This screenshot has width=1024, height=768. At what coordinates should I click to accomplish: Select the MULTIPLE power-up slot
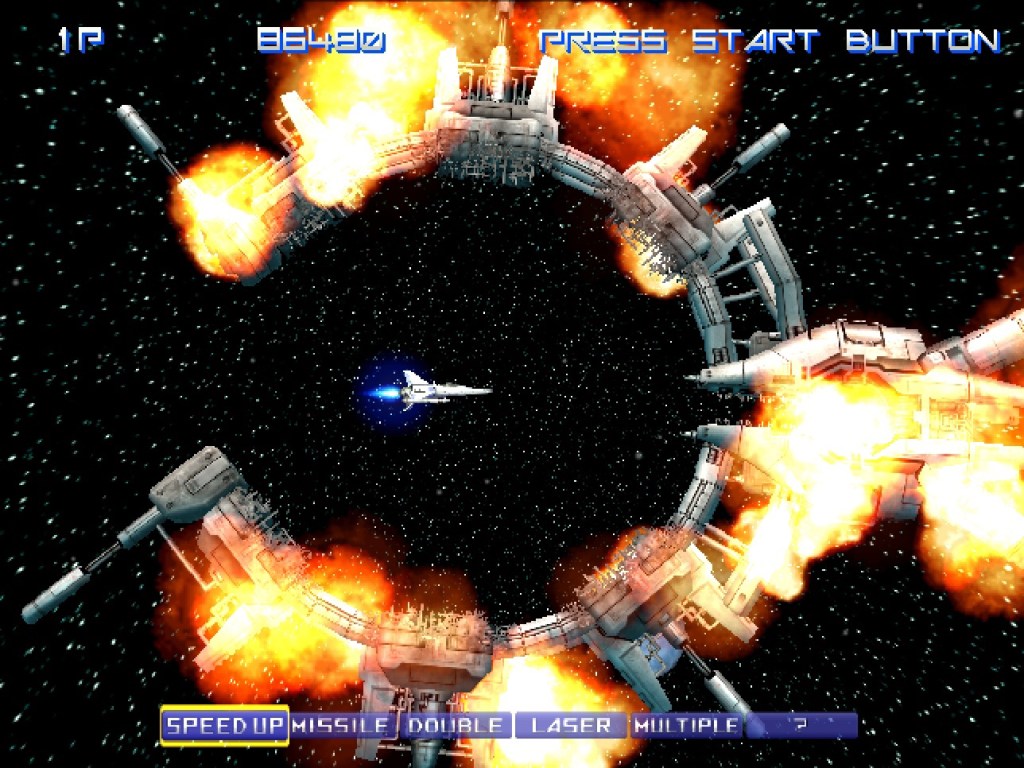coord(687,726)
